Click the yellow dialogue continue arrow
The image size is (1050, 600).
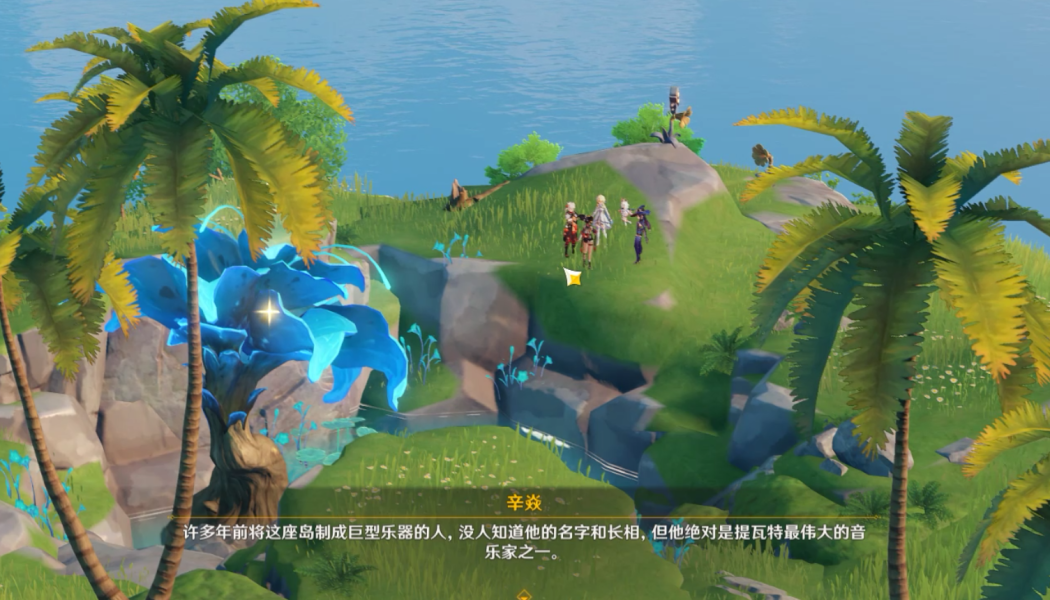click(x=524, y=594)
